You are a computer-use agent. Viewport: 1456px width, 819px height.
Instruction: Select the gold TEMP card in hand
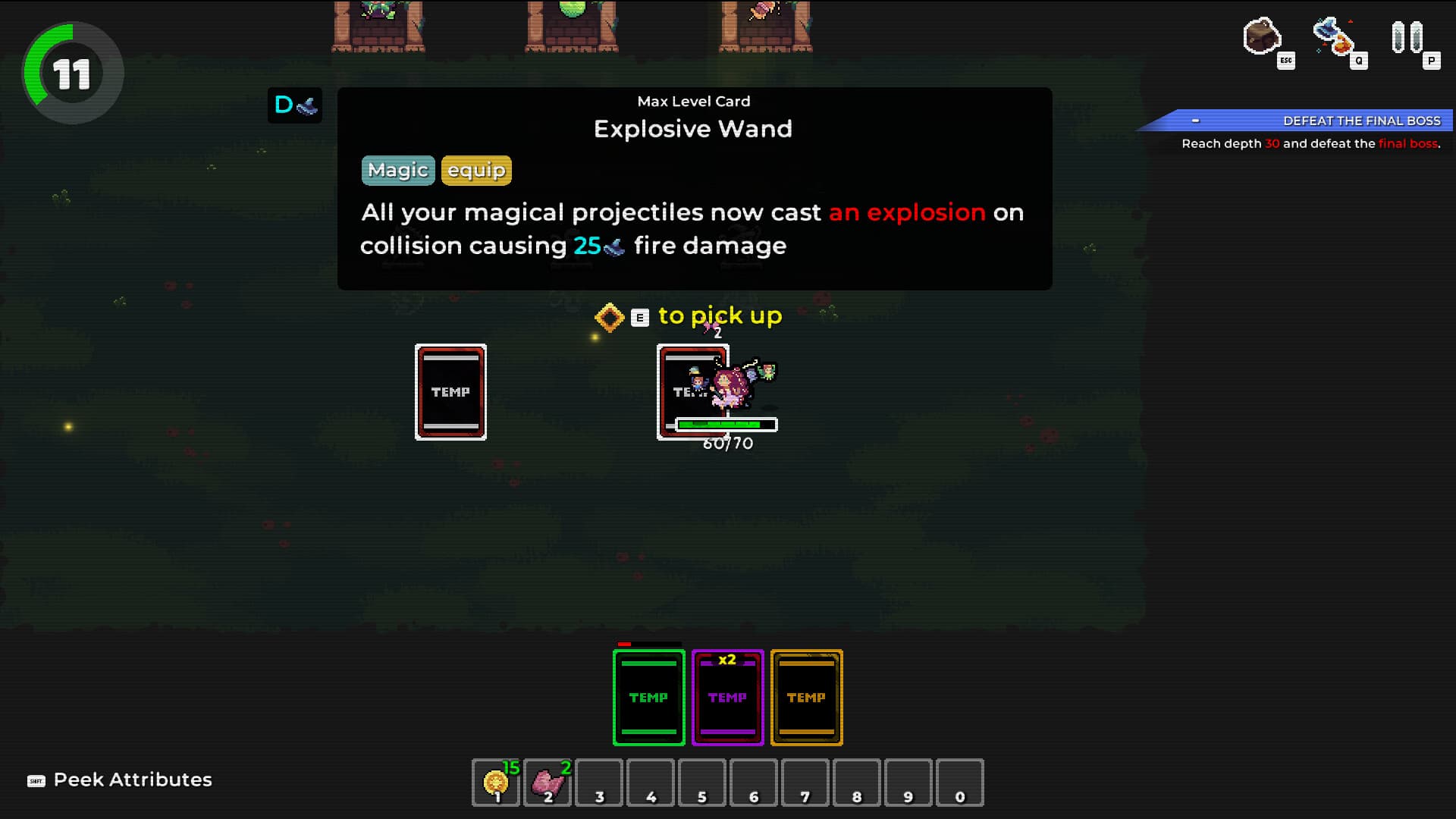(806, 697)
